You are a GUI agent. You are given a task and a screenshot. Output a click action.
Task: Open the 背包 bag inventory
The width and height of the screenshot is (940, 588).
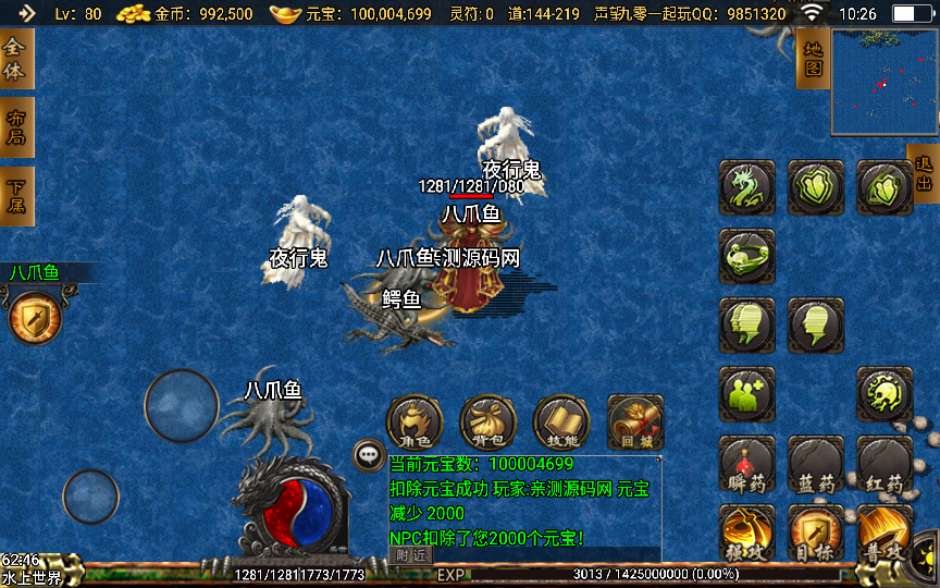pos(487,423)
